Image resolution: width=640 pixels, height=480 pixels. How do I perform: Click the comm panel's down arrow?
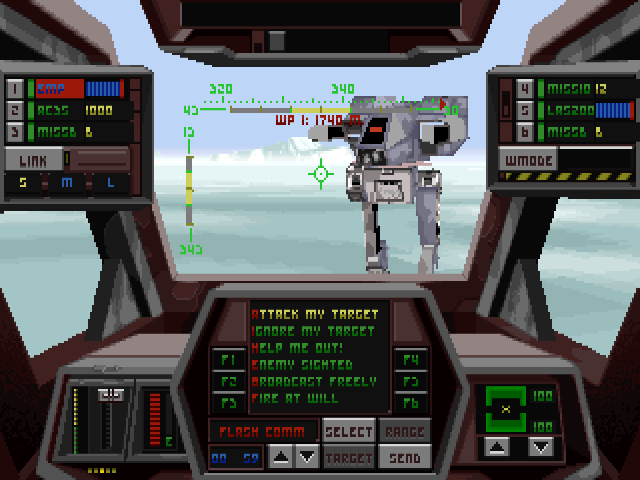(x=308, y=457)
